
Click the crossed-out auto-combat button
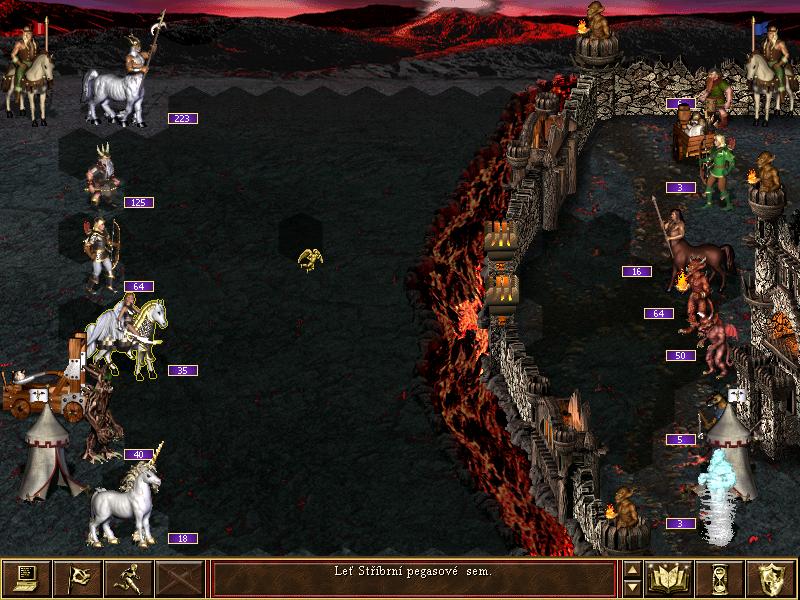179,578
